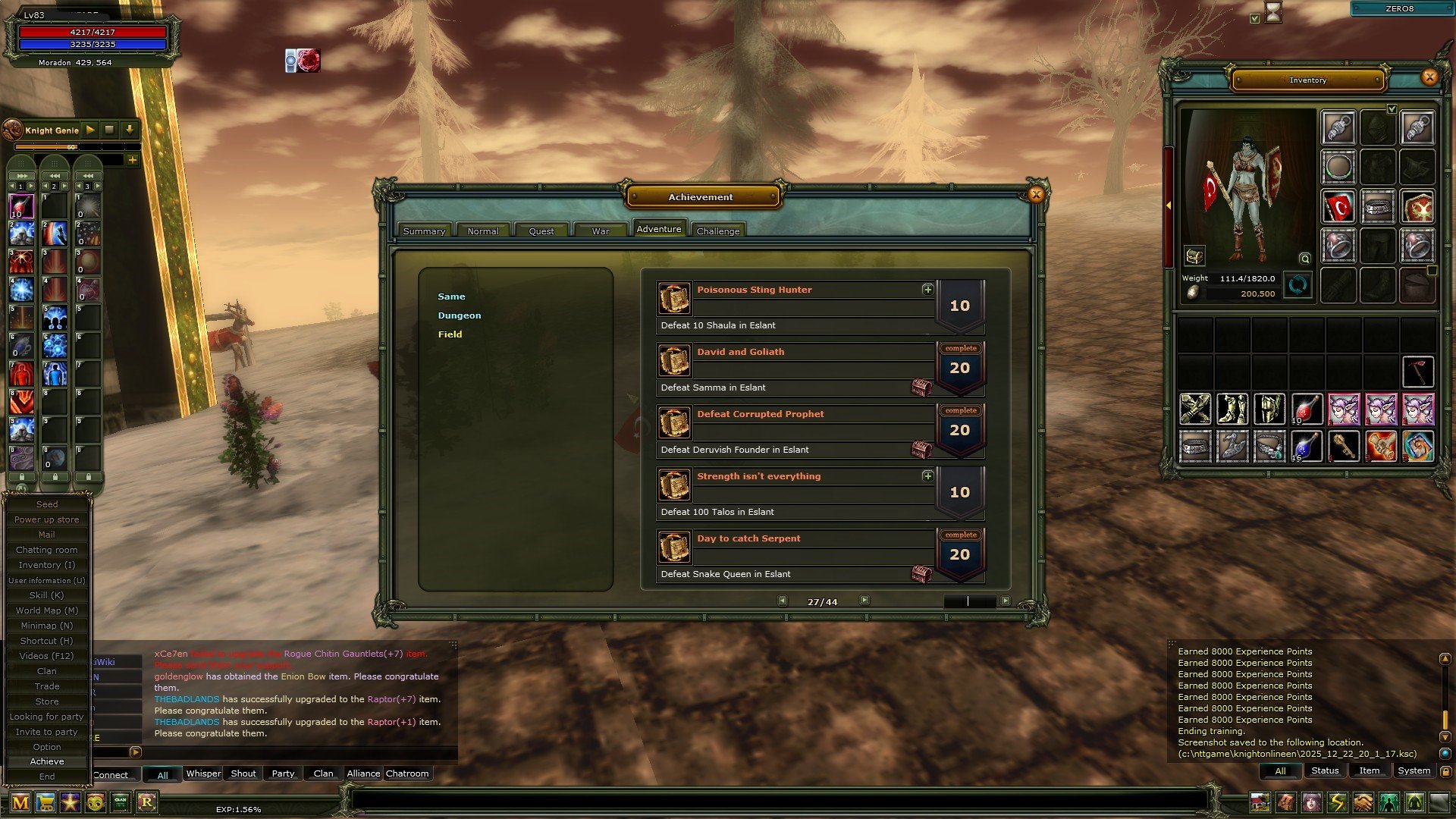Show the System message log tab

pyautogui.click(x=1414, y=770)
